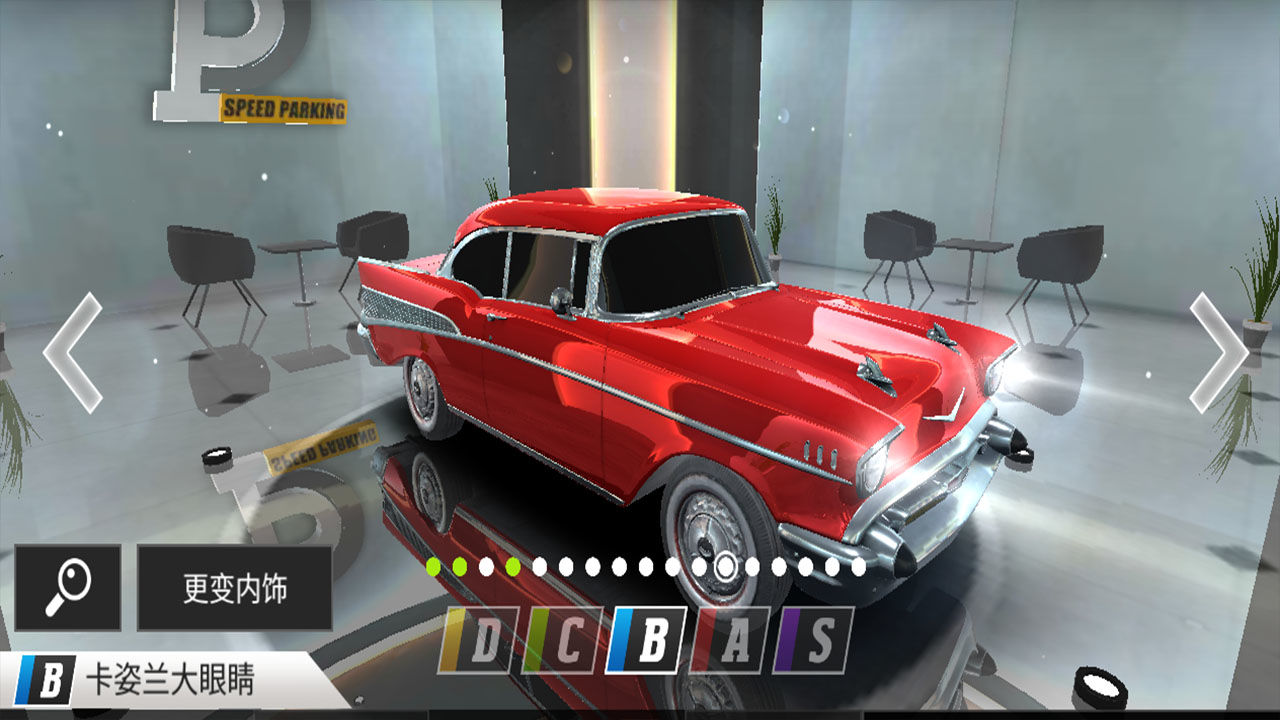
Task: Show the next car with right arrow
Action: point(1218,352)
